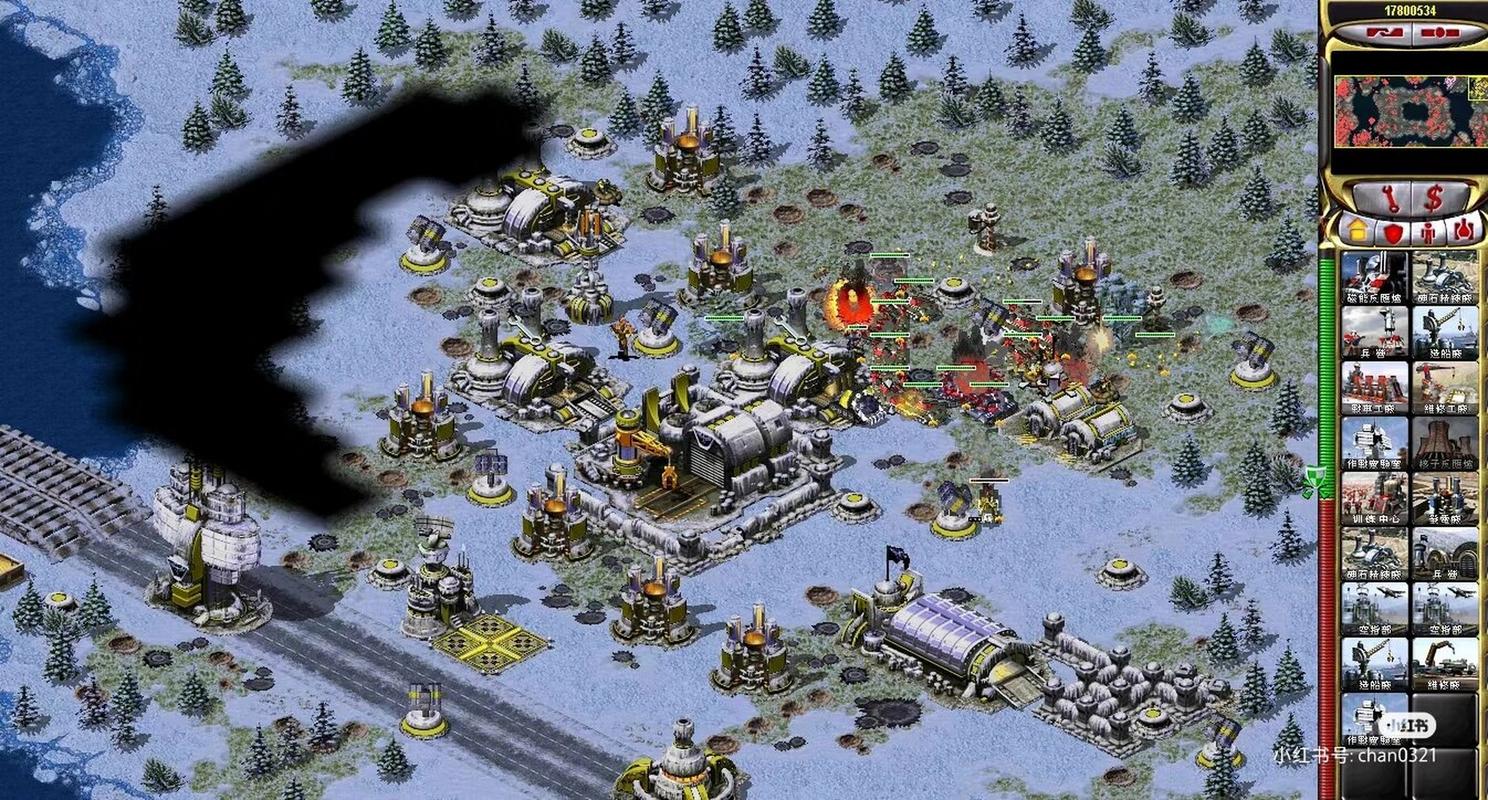Activate the dollar sign sell button
Viewport: 1488px width, 800px height.
click(x=1433, y=197)
